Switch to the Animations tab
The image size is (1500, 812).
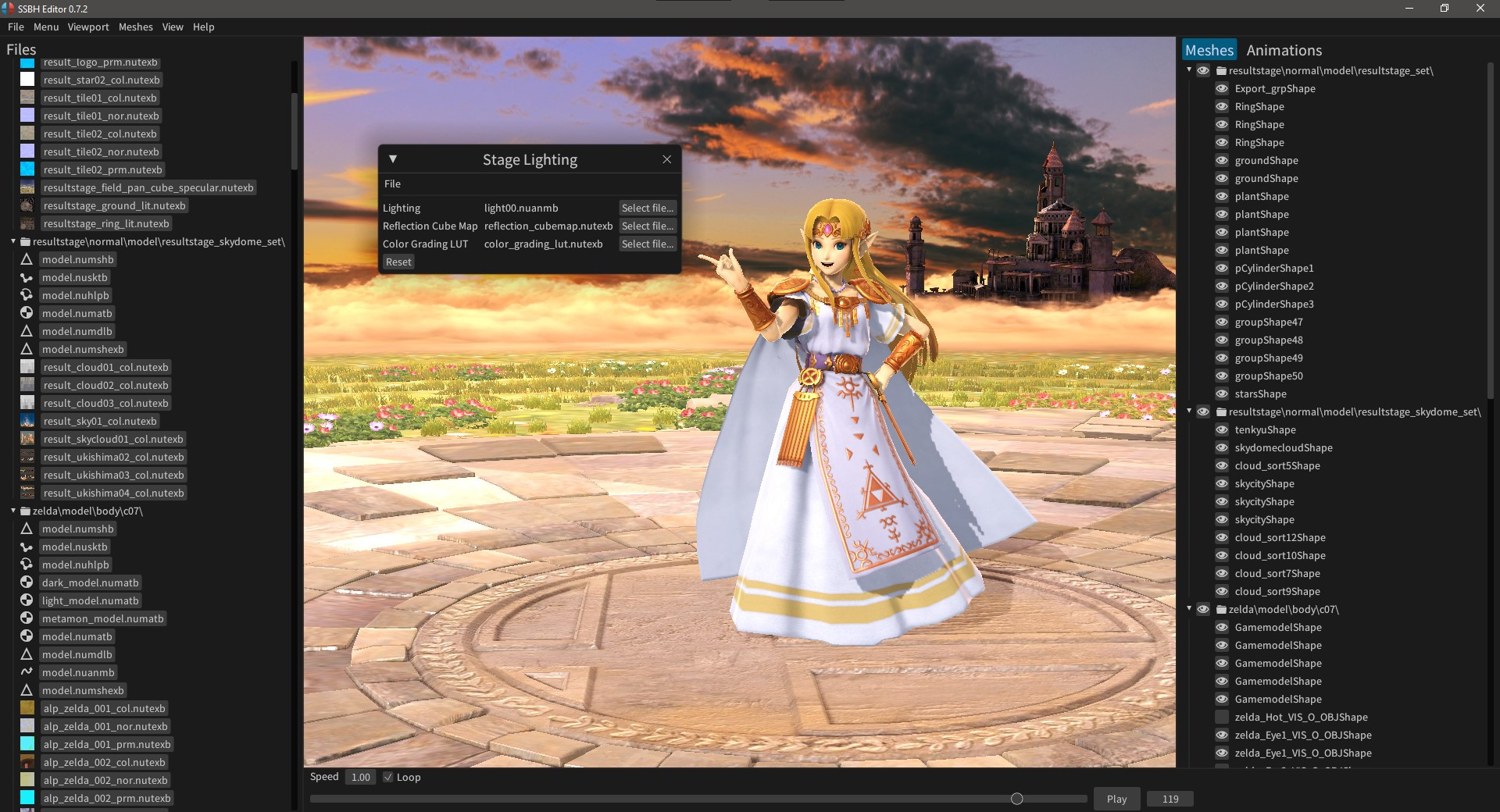[1284, 50]
